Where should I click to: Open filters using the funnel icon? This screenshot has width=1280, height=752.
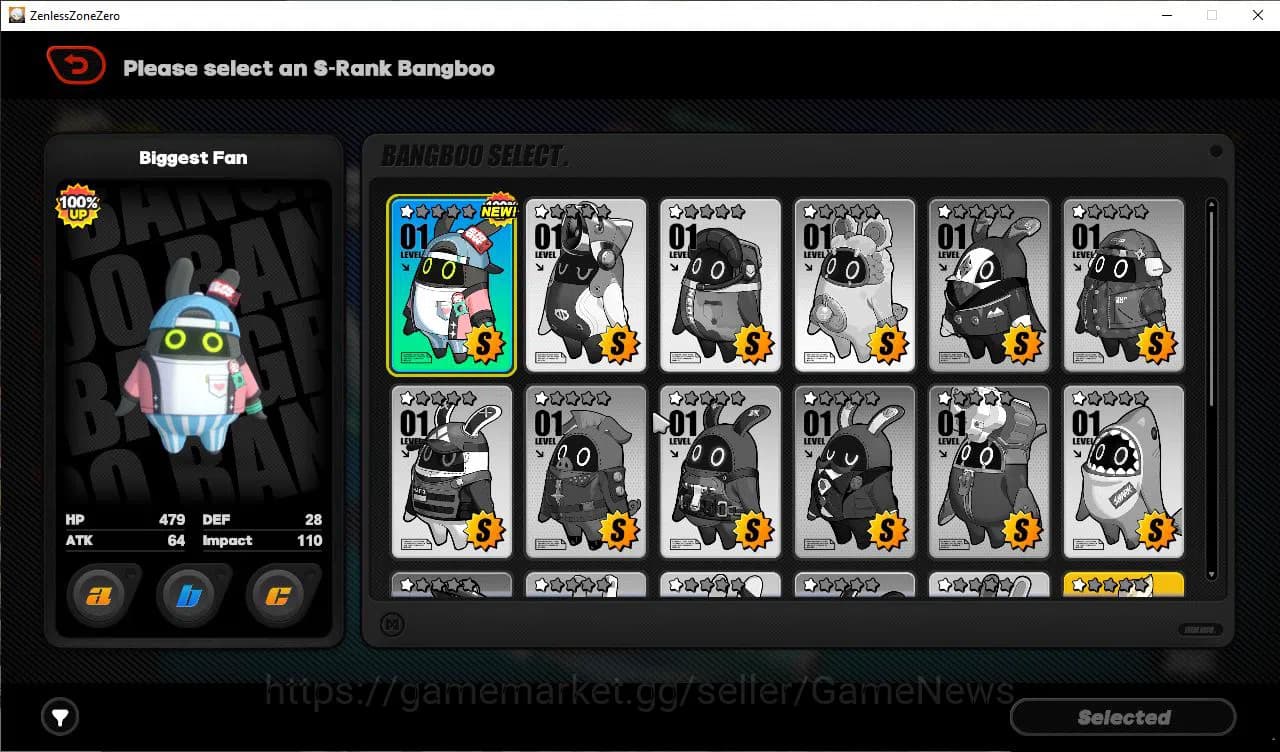point(59,716)
